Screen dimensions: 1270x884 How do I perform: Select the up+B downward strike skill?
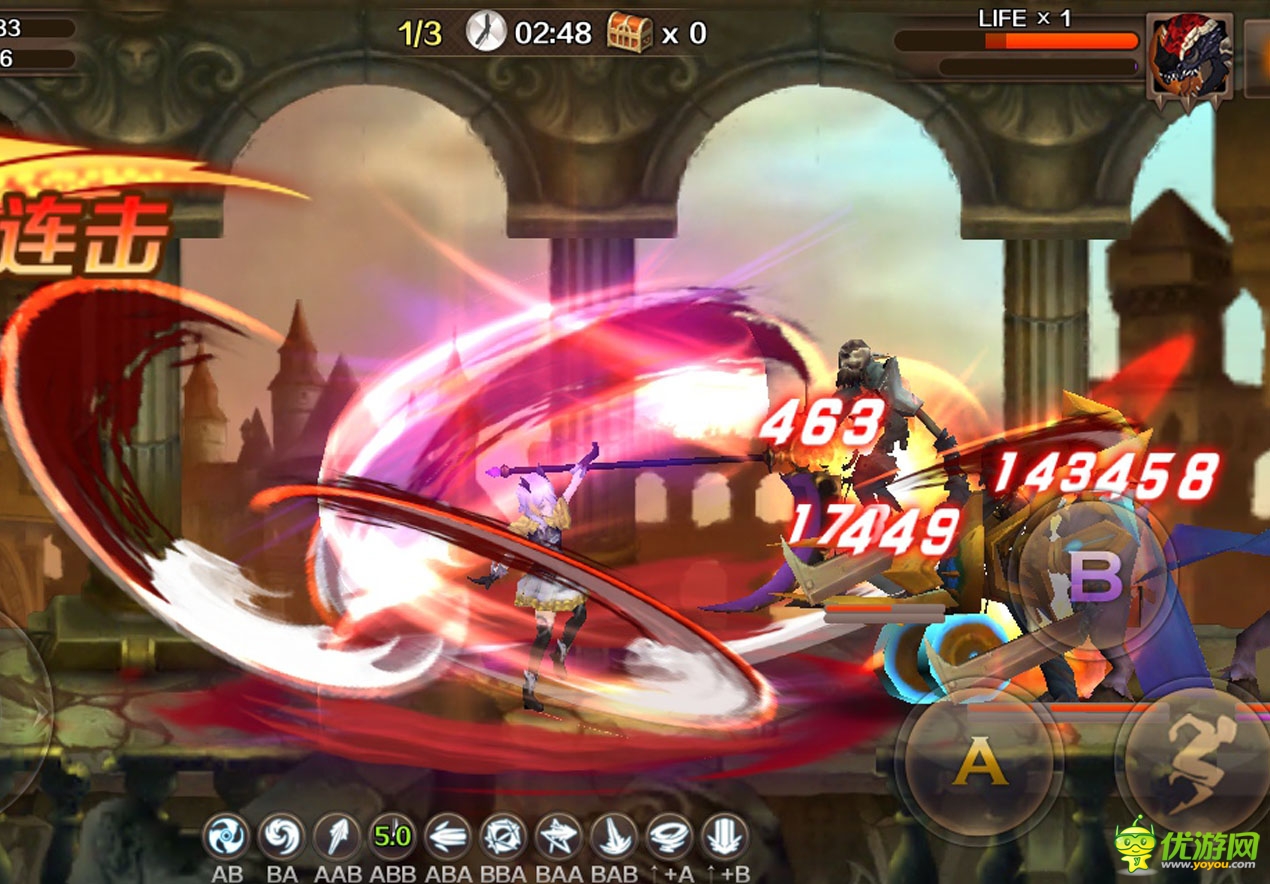(x=725, y=836)
